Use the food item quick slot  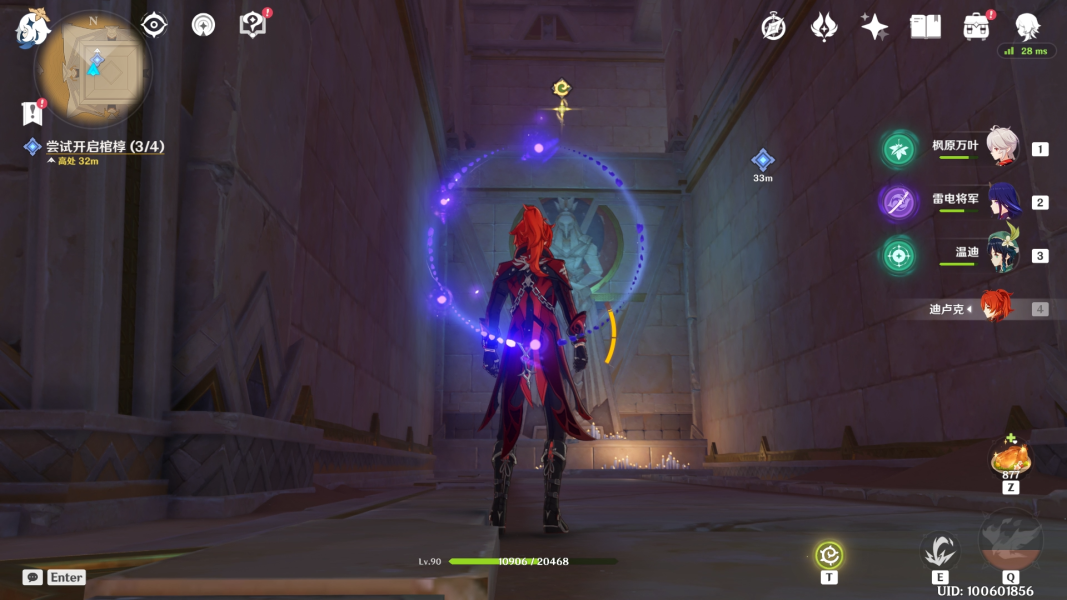point(1010,460)
